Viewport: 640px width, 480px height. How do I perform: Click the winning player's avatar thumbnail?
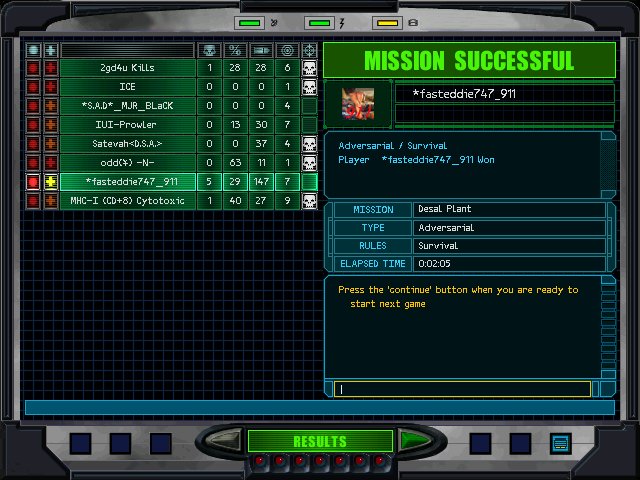tap(358, 103)
